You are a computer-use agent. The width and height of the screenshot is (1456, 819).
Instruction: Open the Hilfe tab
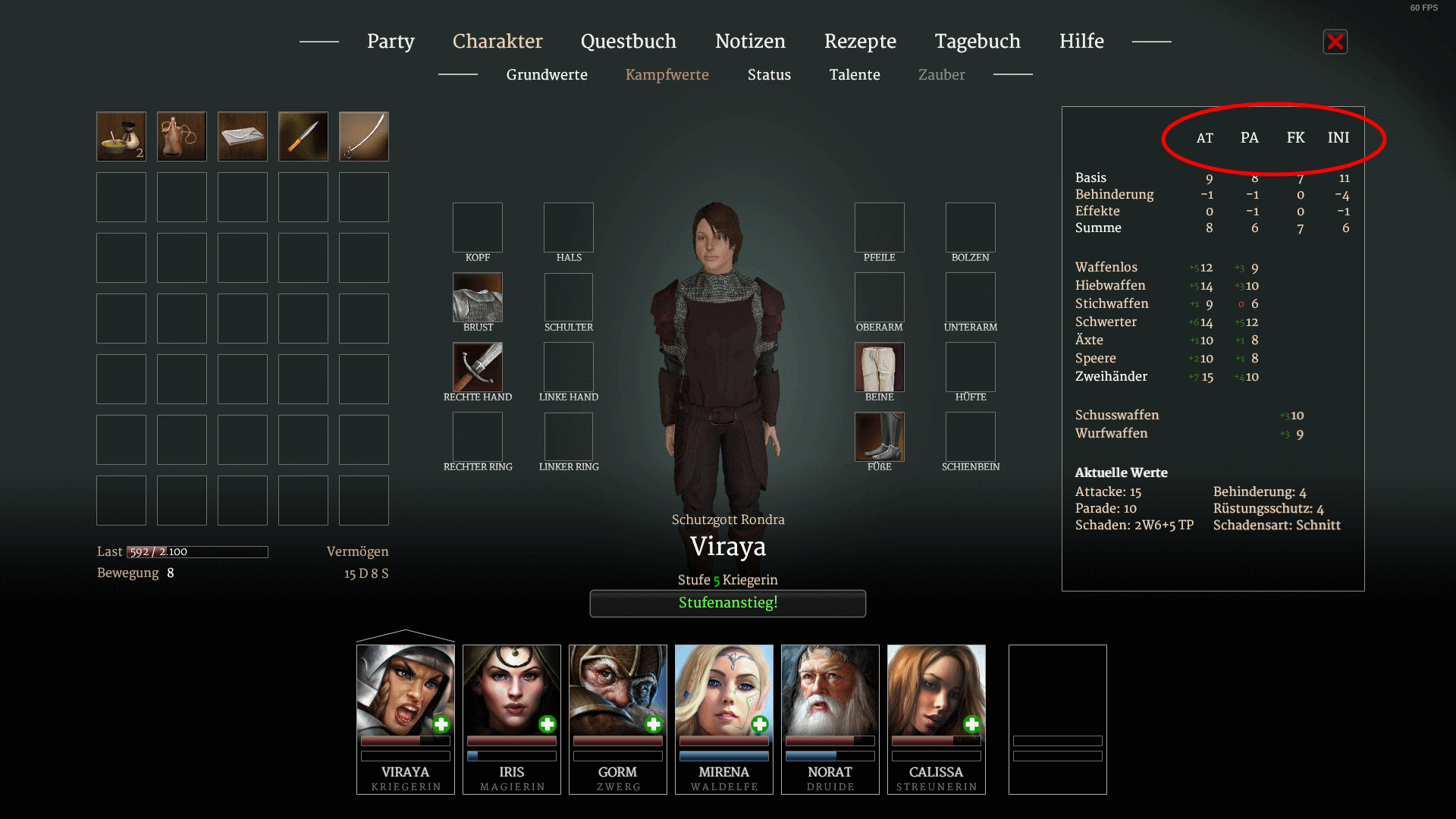click(x=1081, y=41)
